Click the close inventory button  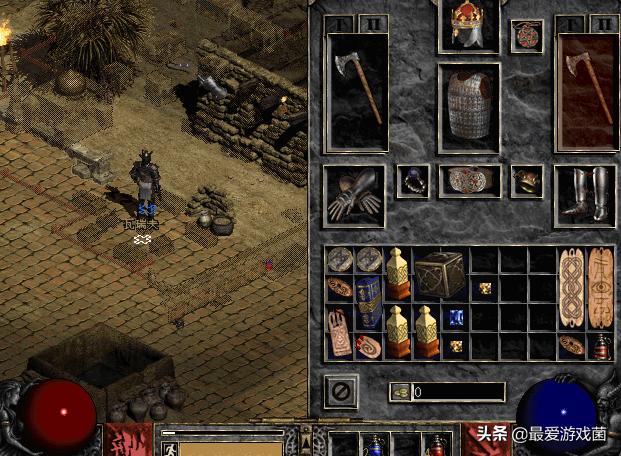tap(341, 390)
